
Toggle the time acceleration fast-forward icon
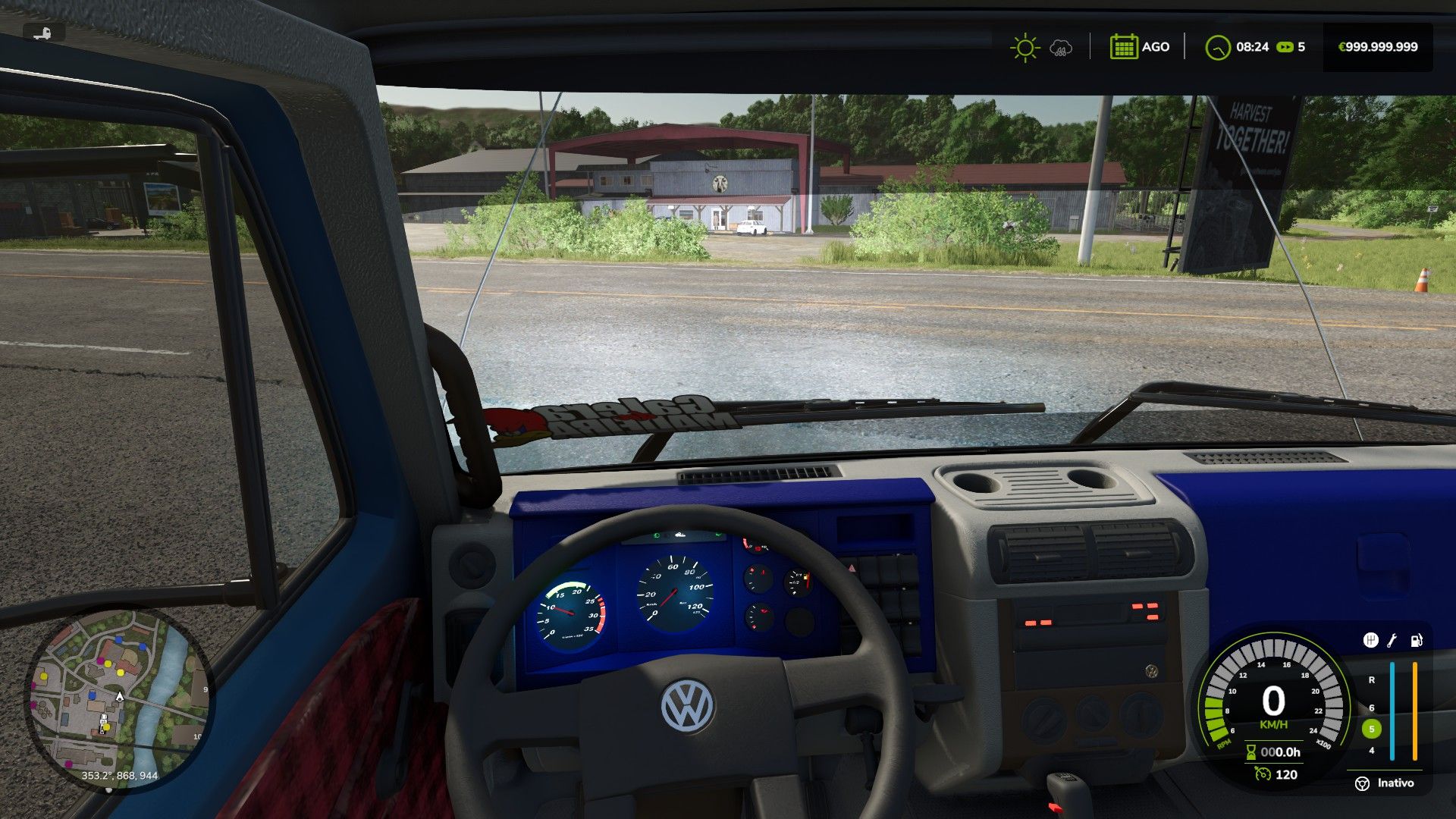pyautogui.click(x=1285, y=47)
